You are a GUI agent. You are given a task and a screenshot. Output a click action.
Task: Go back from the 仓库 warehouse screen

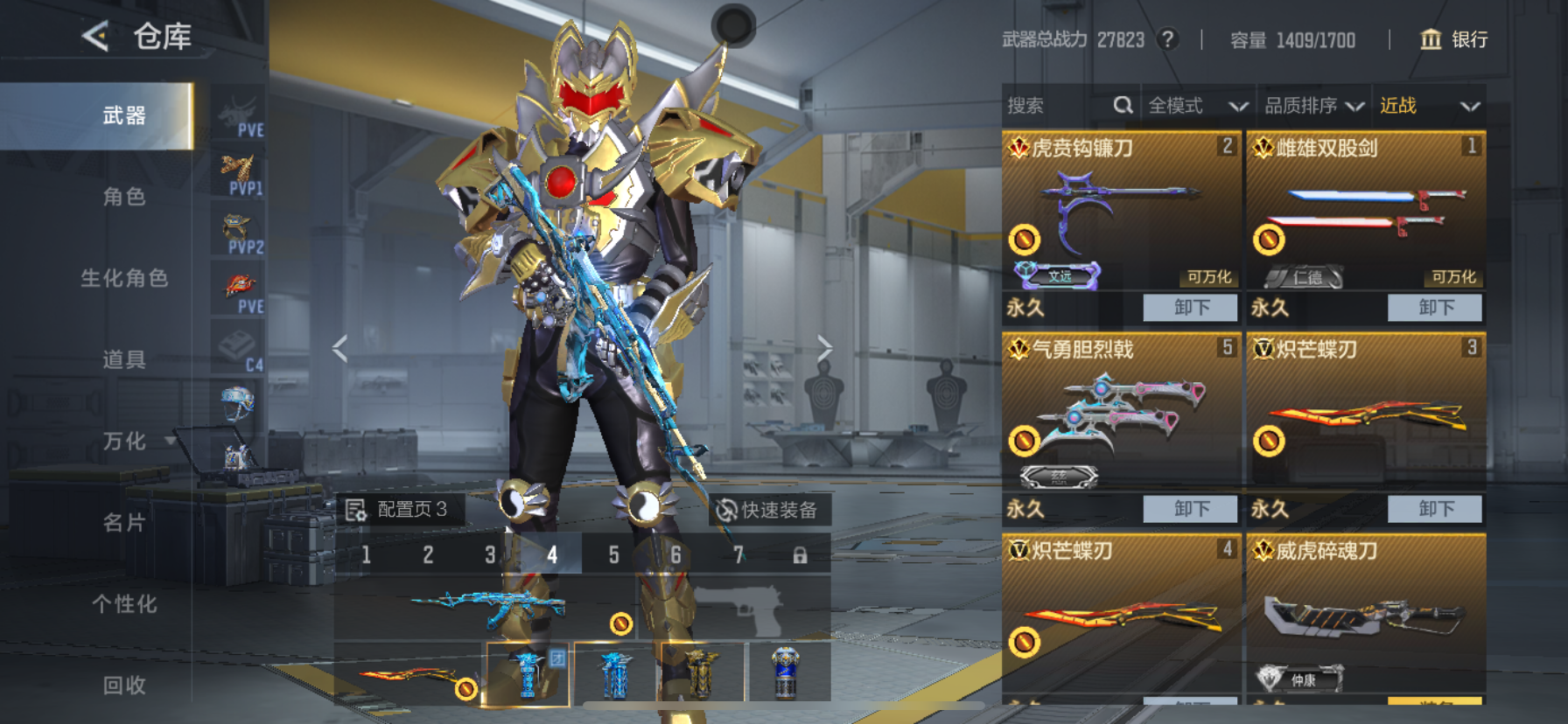click(x=95, y=37)
